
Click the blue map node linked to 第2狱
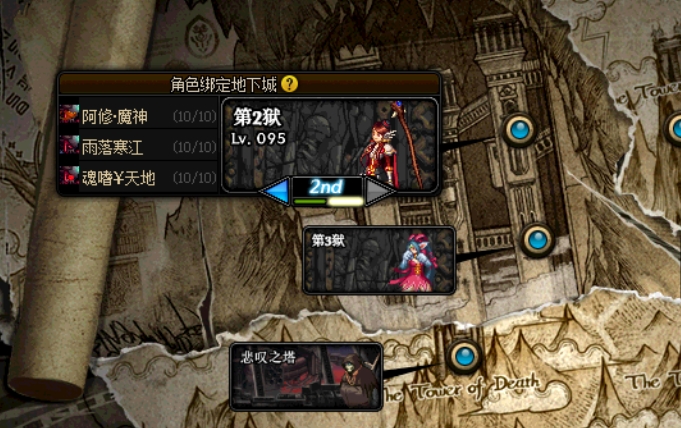(518, 129)
